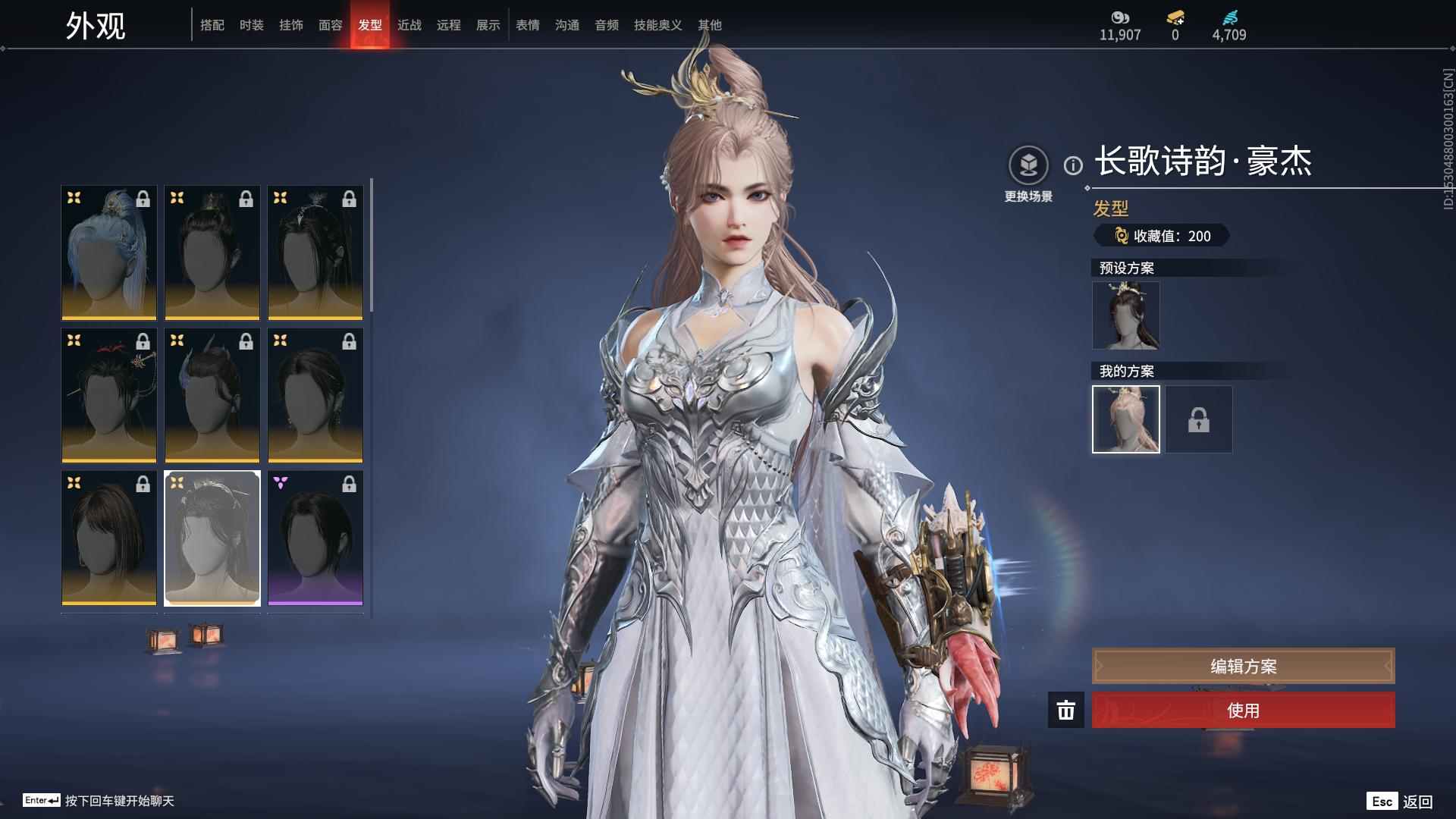The width and height of the screenshot is (1456, 819).
Task: Delete scheme using the trash can icon
Action: point(1065,710)
